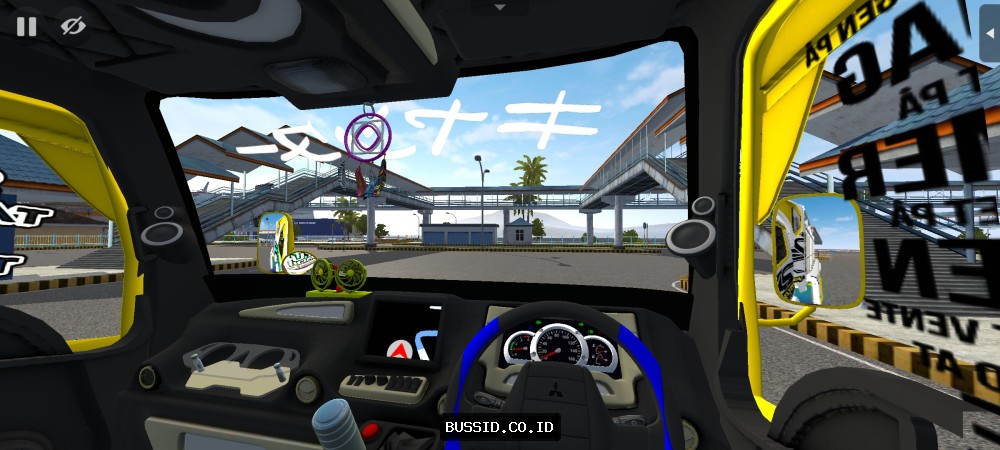
Task: Pause the game
Action: 26,26
